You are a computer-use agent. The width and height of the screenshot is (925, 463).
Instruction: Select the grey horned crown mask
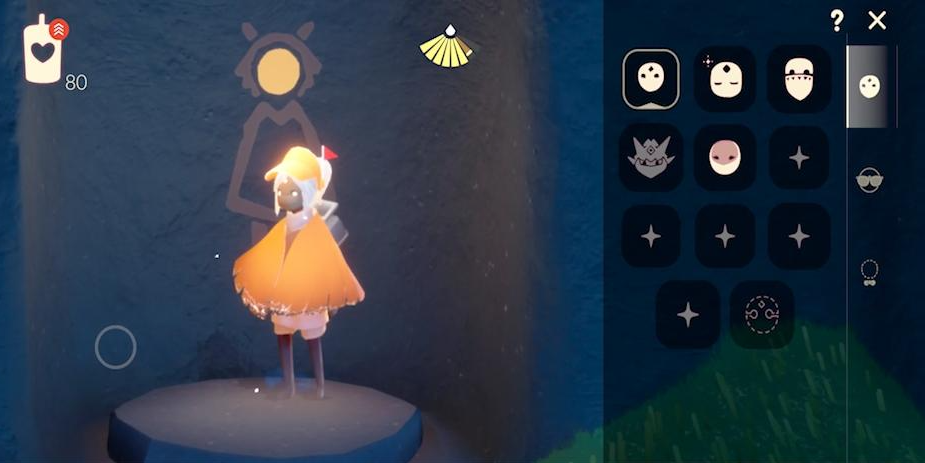(651, 157)
